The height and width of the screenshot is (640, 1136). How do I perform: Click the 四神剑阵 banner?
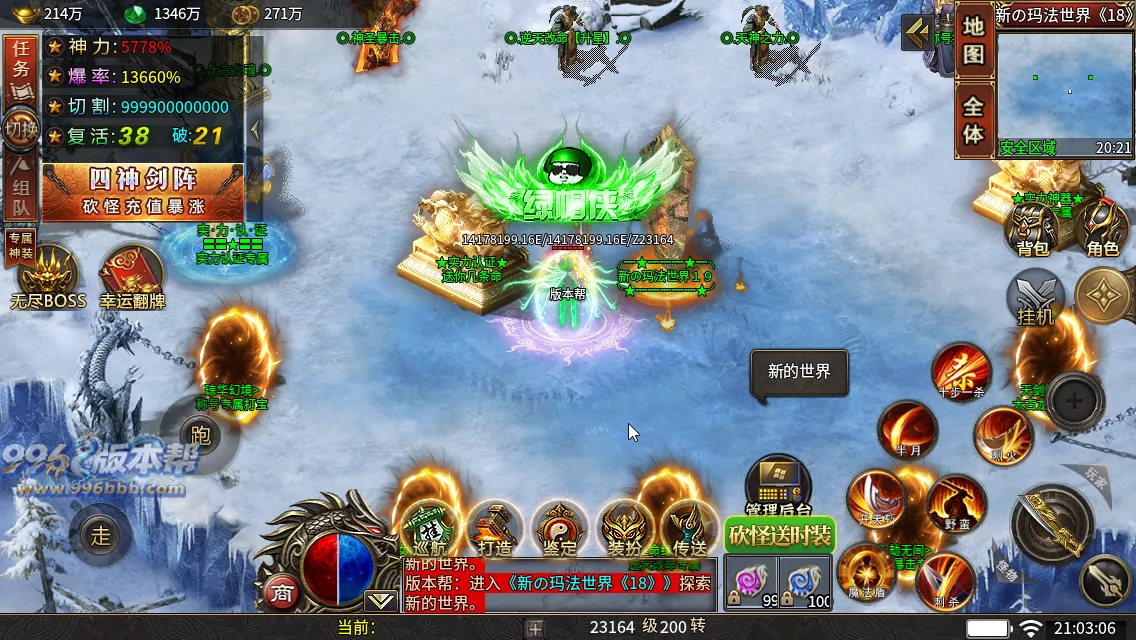click(x=143, y=192)
